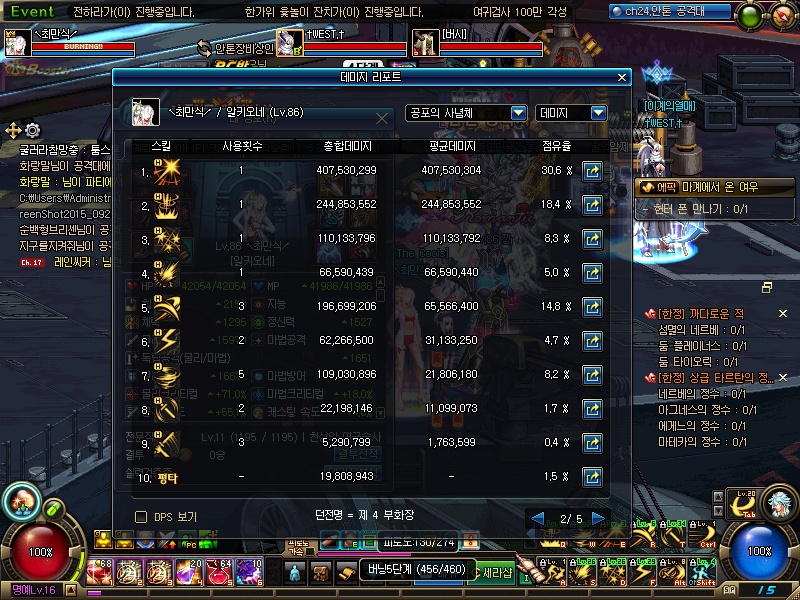Click the Event banner label
Screen dimensions: 800x600
(32, 11)
